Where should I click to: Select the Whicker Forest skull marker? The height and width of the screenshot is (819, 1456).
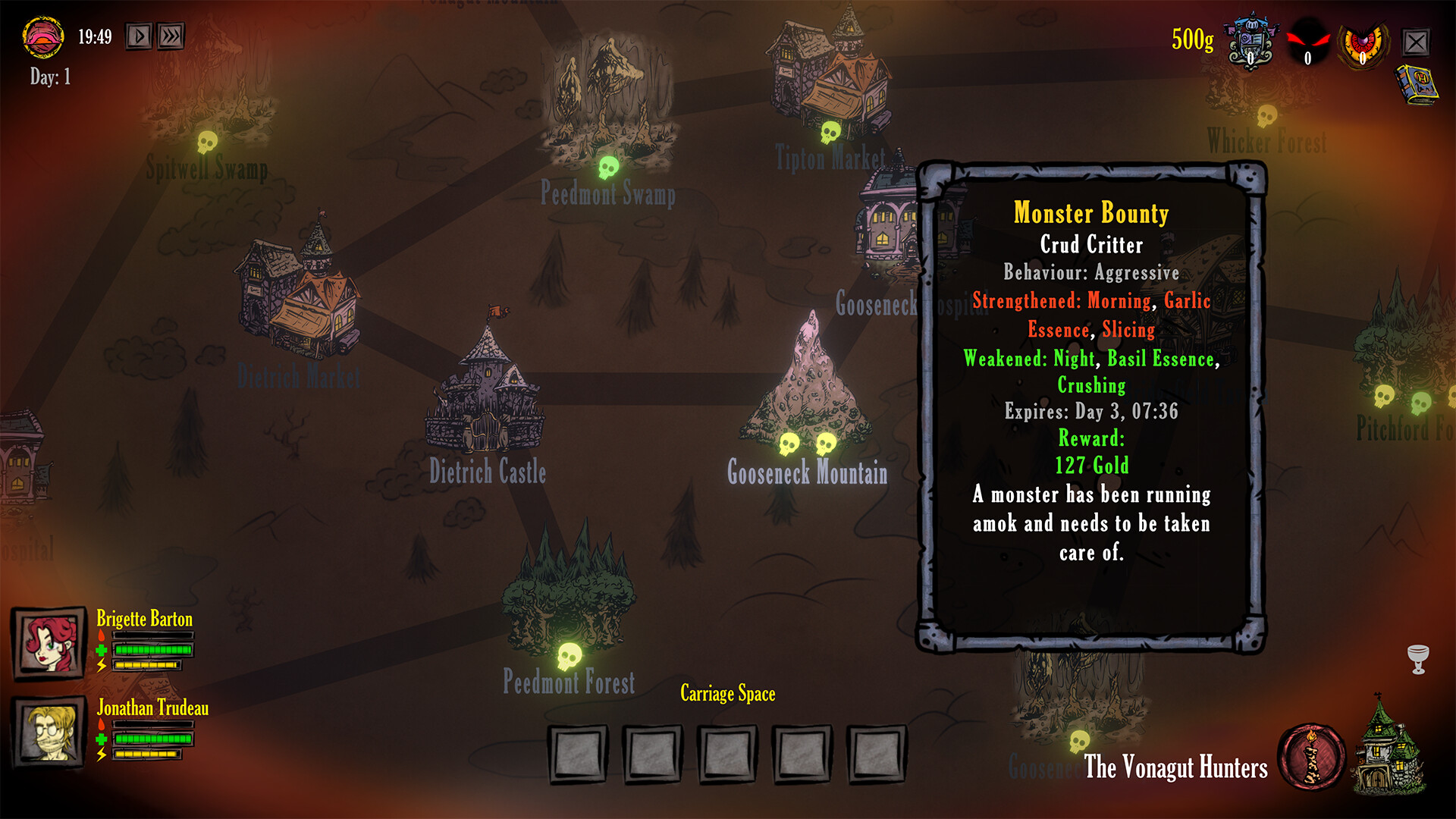coord(1266,116)
